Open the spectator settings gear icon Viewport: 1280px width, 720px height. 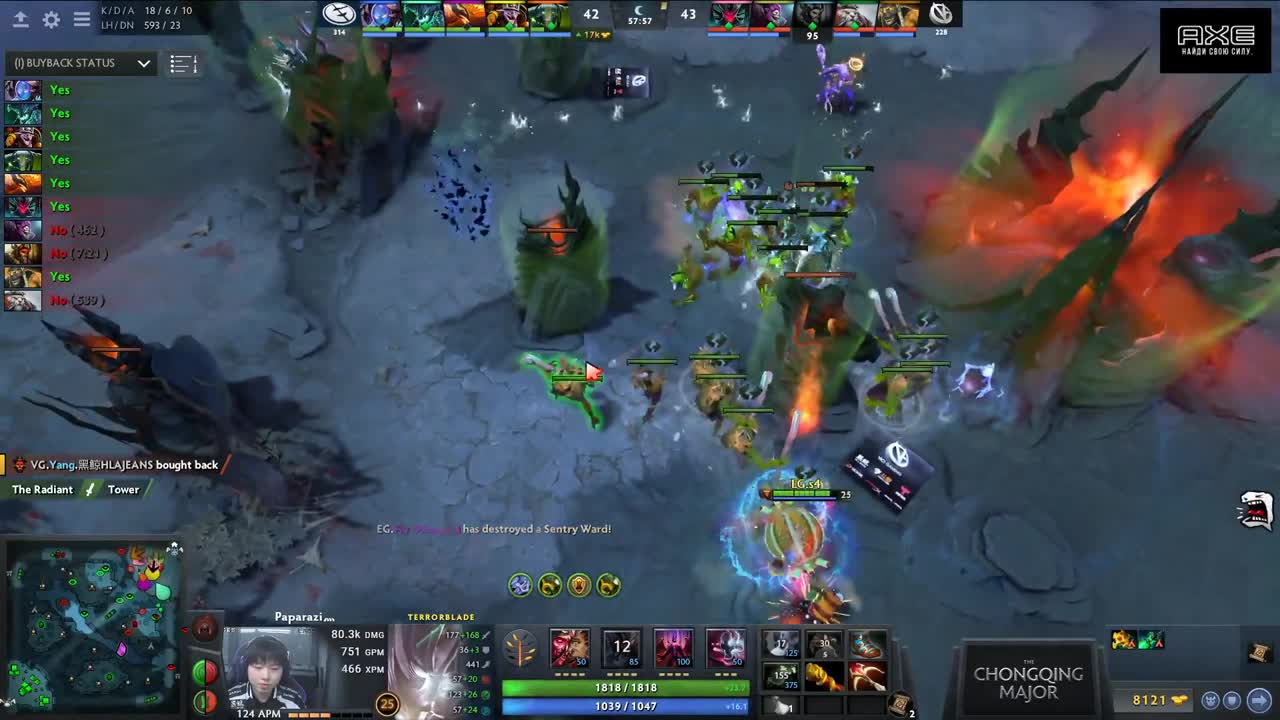(51, 20)
